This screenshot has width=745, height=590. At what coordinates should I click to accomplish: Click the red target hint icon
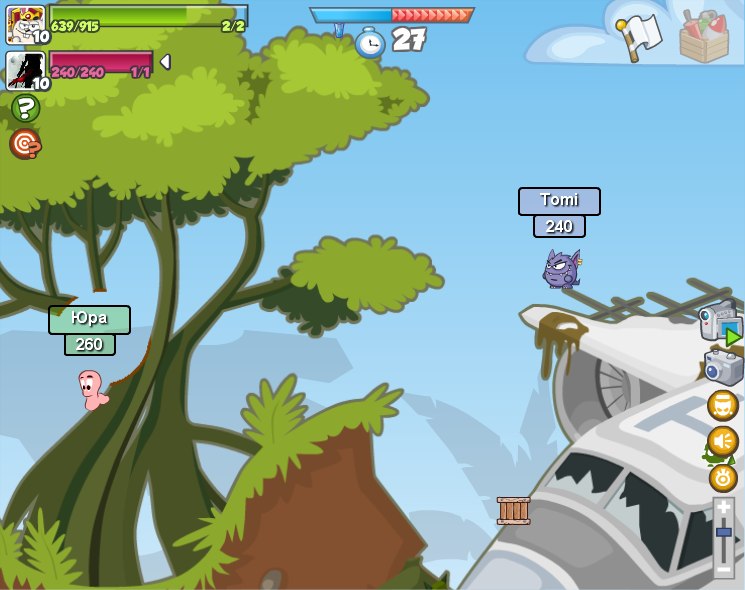pyautogui.click(x=25, y=144)
